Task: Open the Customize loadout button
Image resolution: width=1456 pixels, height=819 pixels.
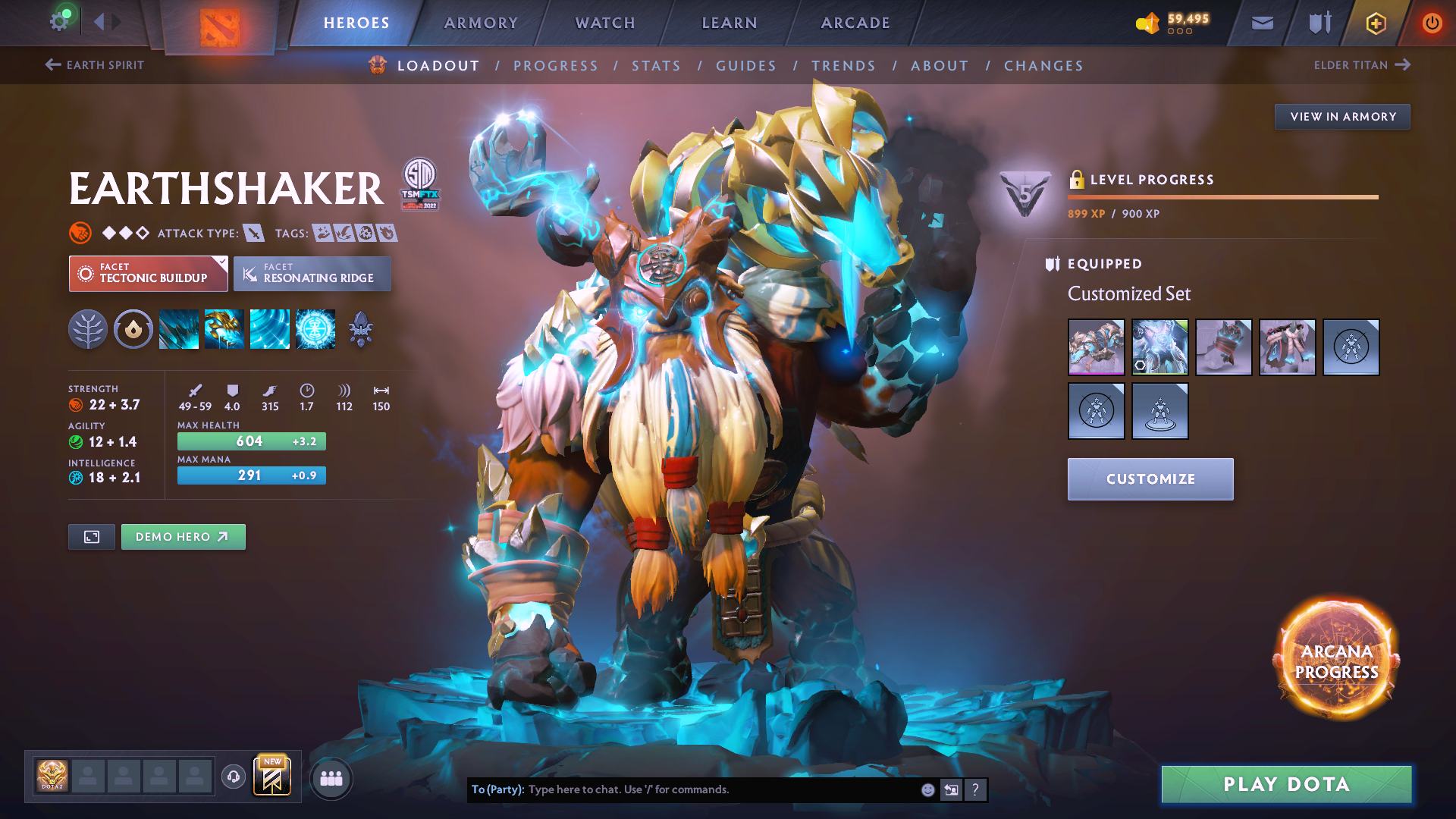Action: [1150, 479]
